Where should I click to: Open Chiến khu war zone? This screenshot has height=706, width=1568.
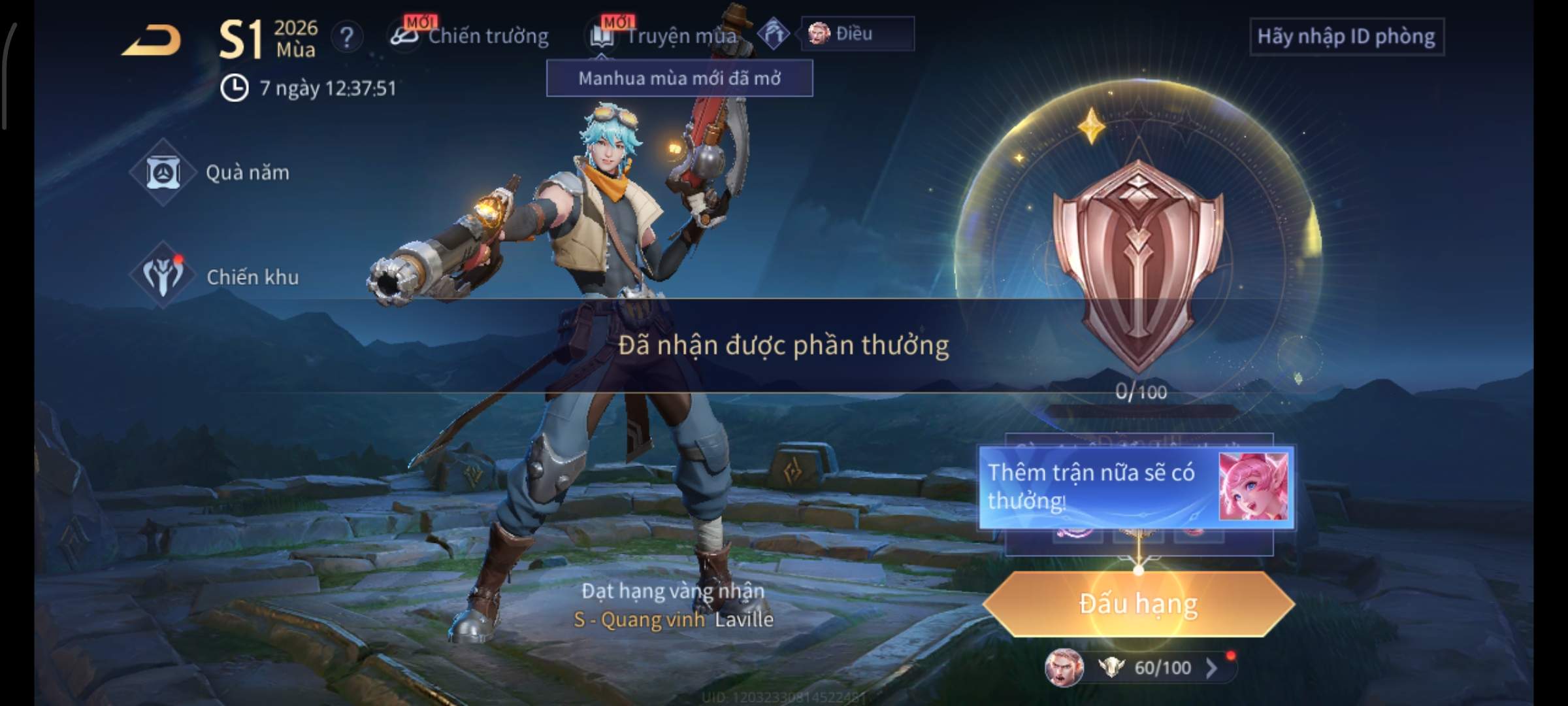click(x=216, y=277)
